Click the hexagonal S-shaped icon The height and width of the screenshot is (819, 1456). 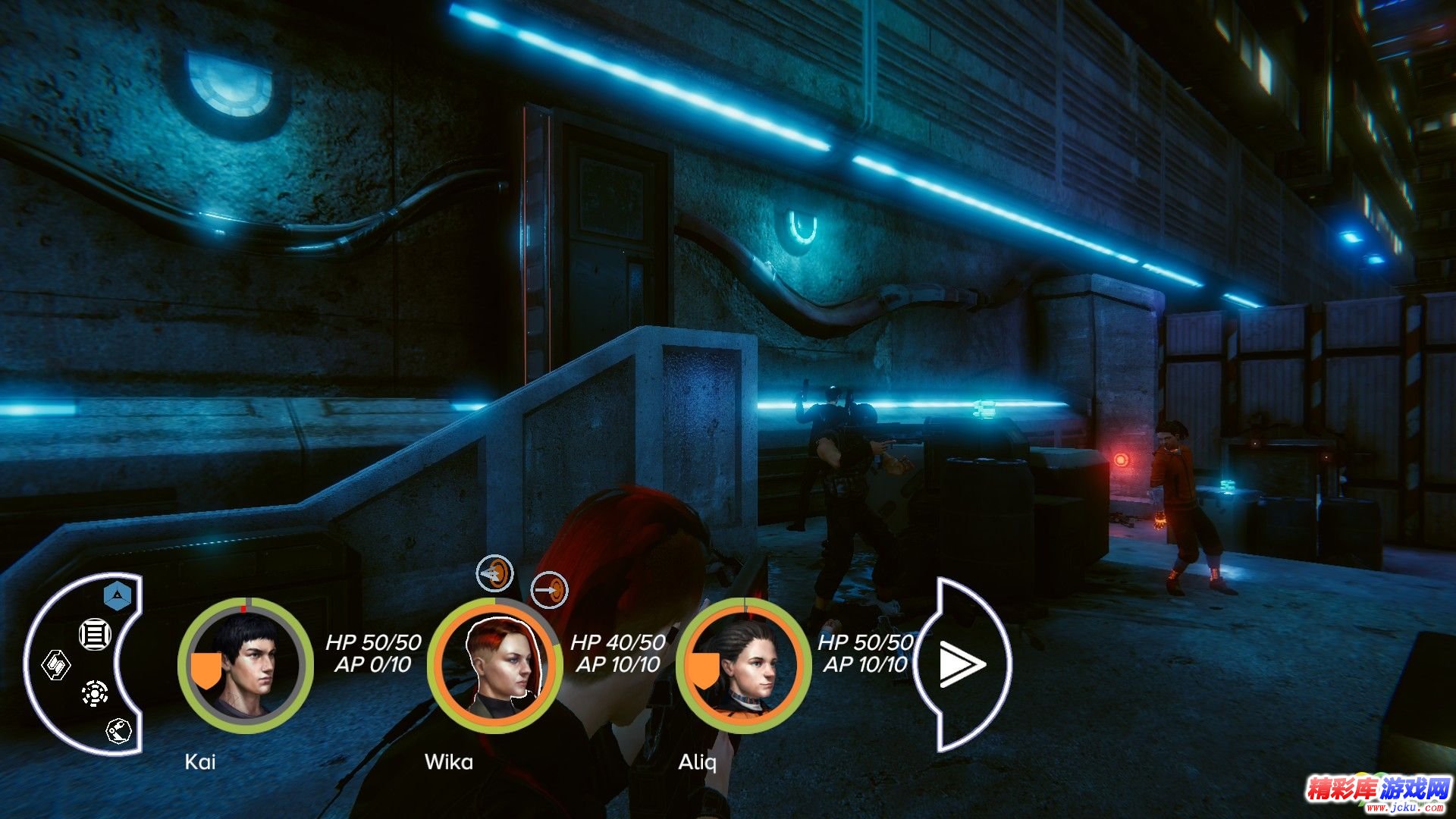[56, 666]
